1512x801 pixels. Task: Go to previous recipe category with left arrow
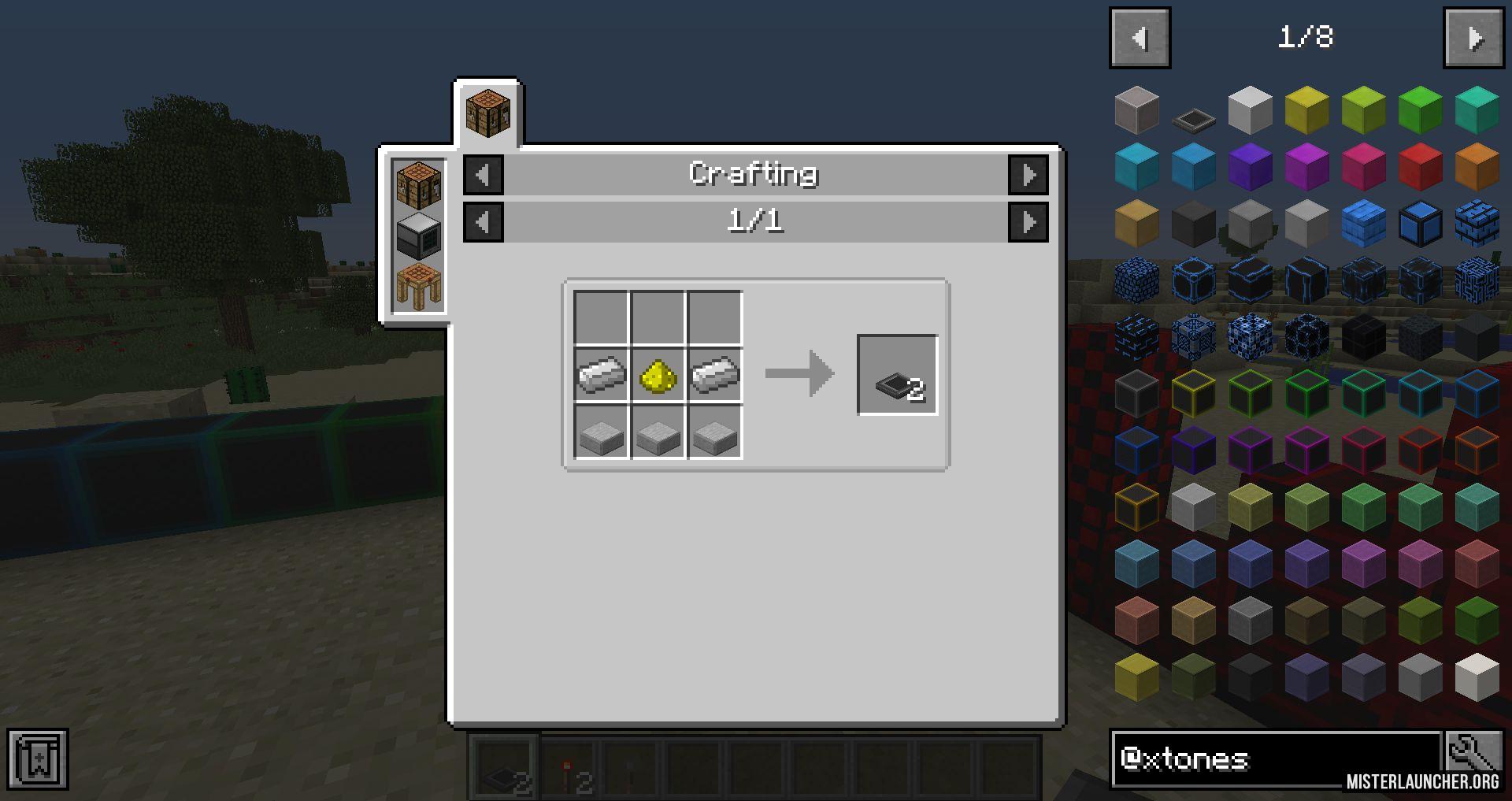tap(483, 175)
